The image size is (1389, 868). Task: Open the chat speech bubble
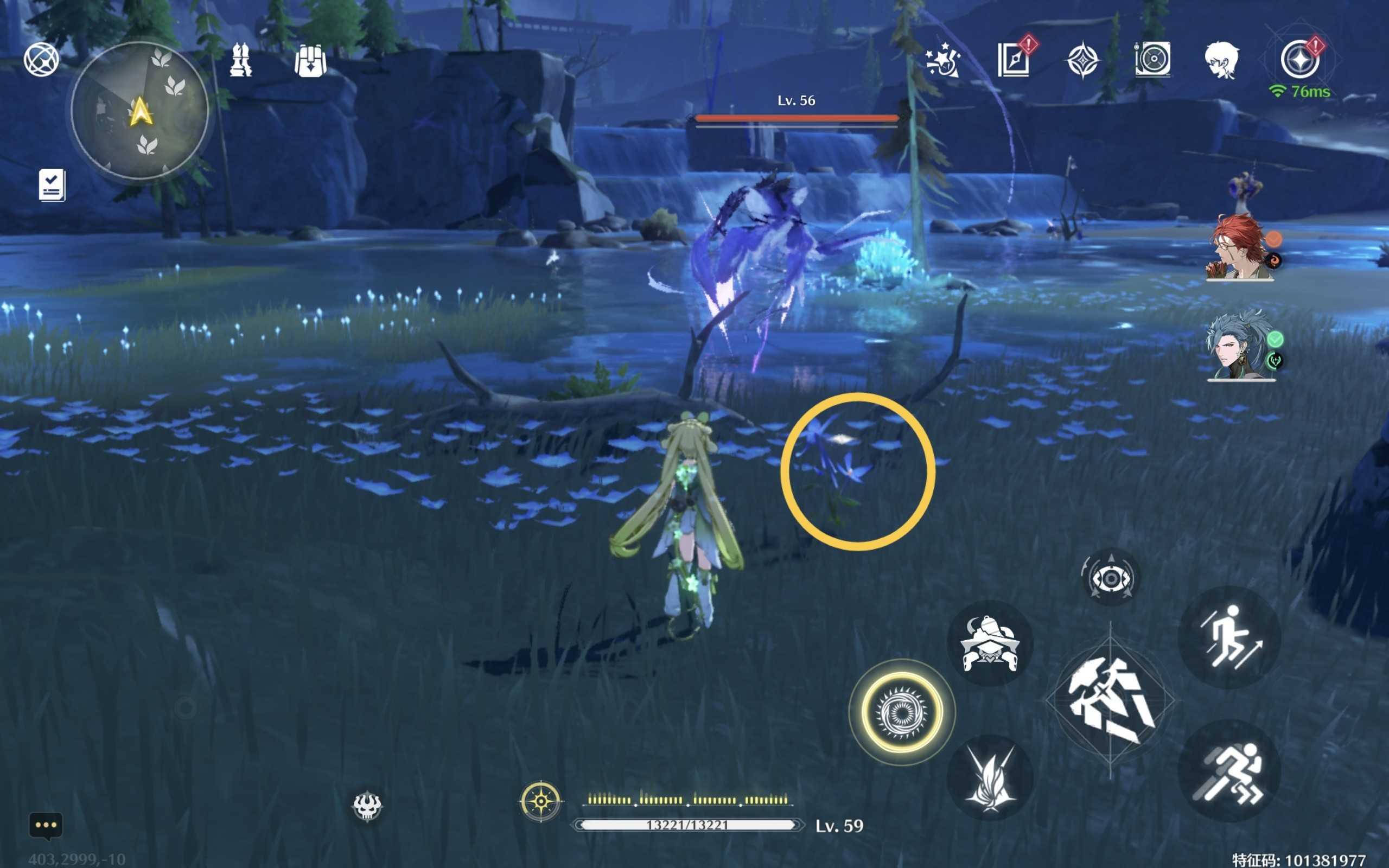tap(46, 826)
